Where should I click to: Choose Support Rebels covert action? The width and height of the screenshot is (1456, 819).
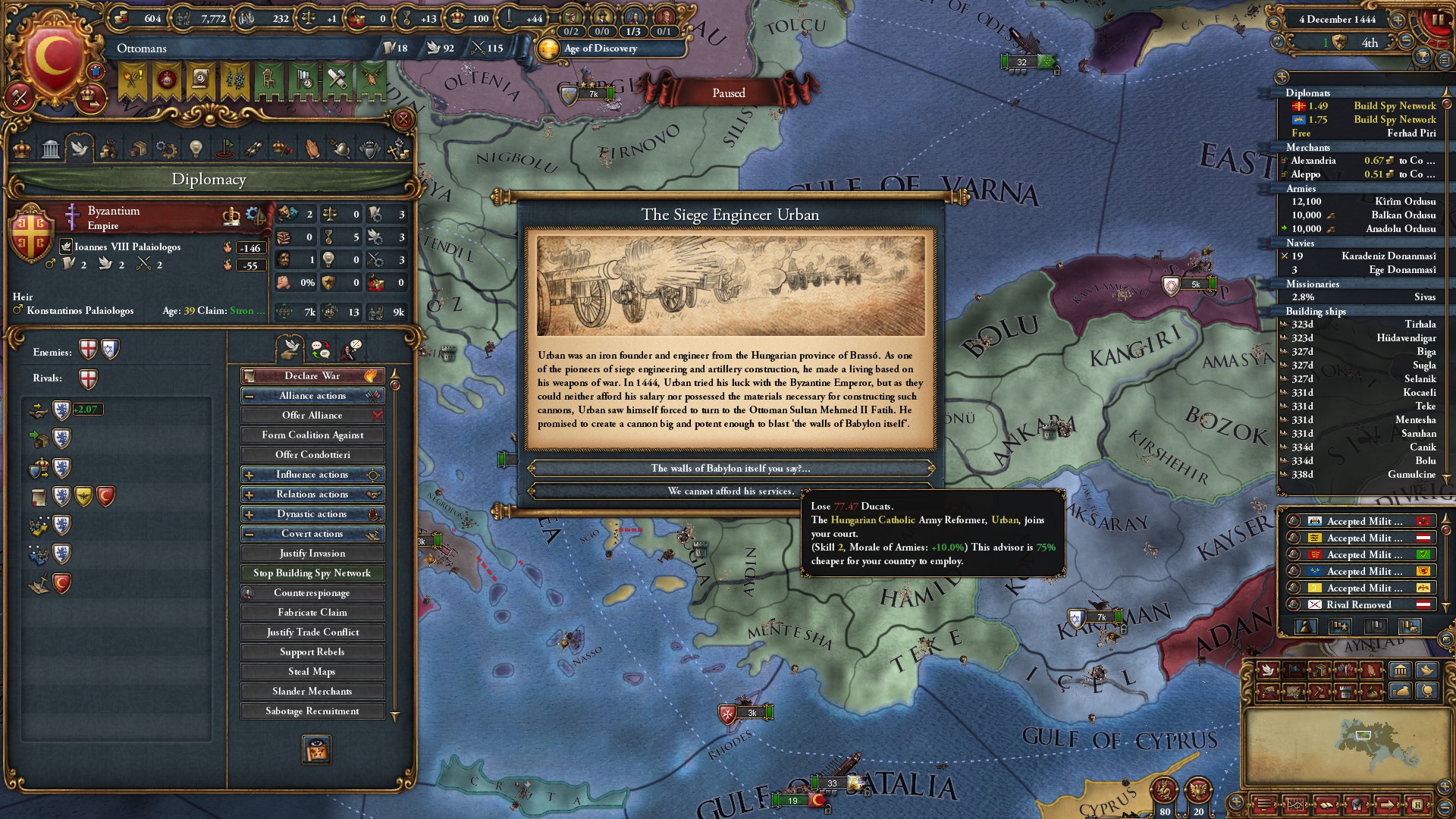point(312,651)
